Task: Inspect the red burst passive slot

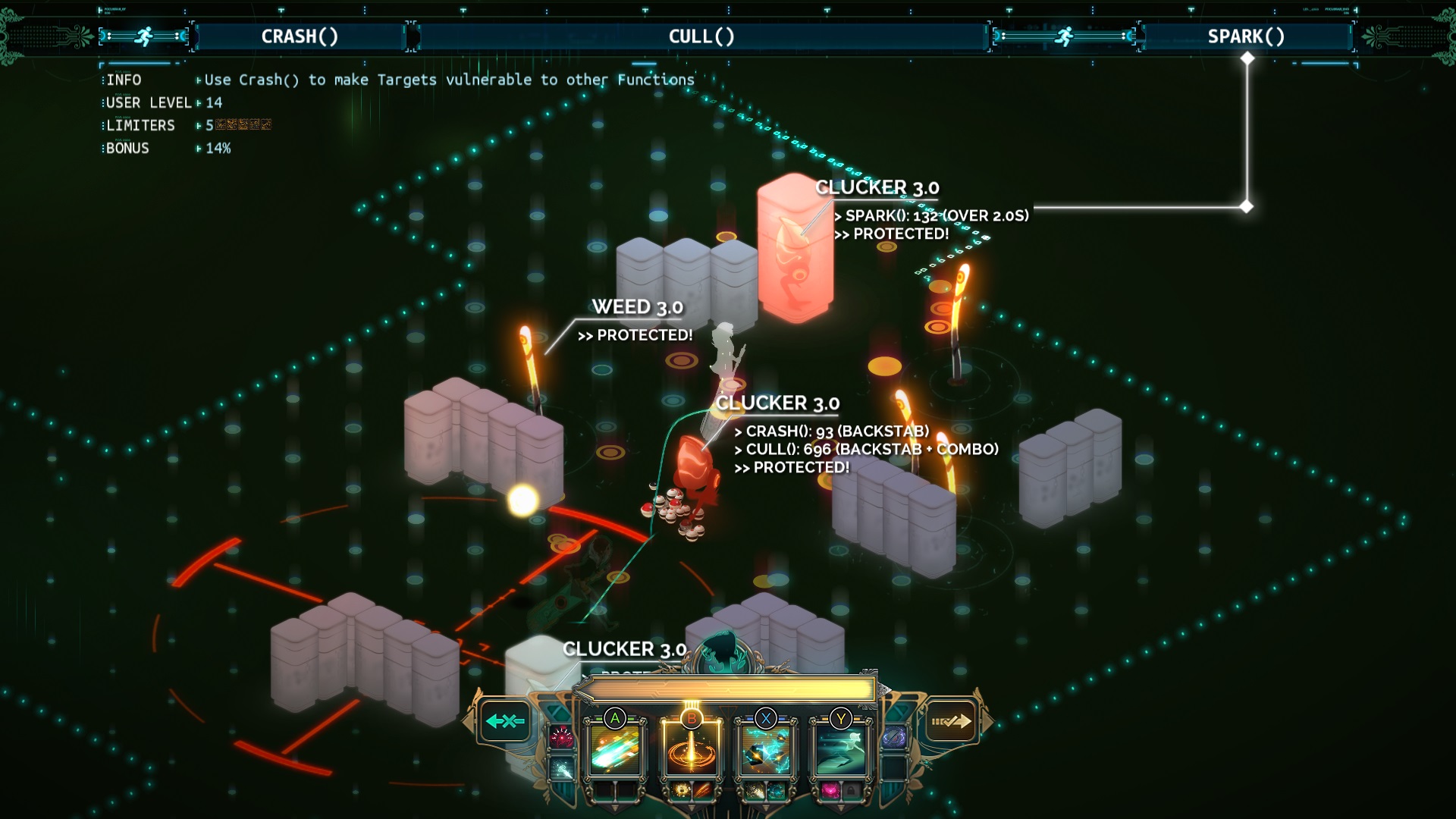Action: tap(562, 736)
